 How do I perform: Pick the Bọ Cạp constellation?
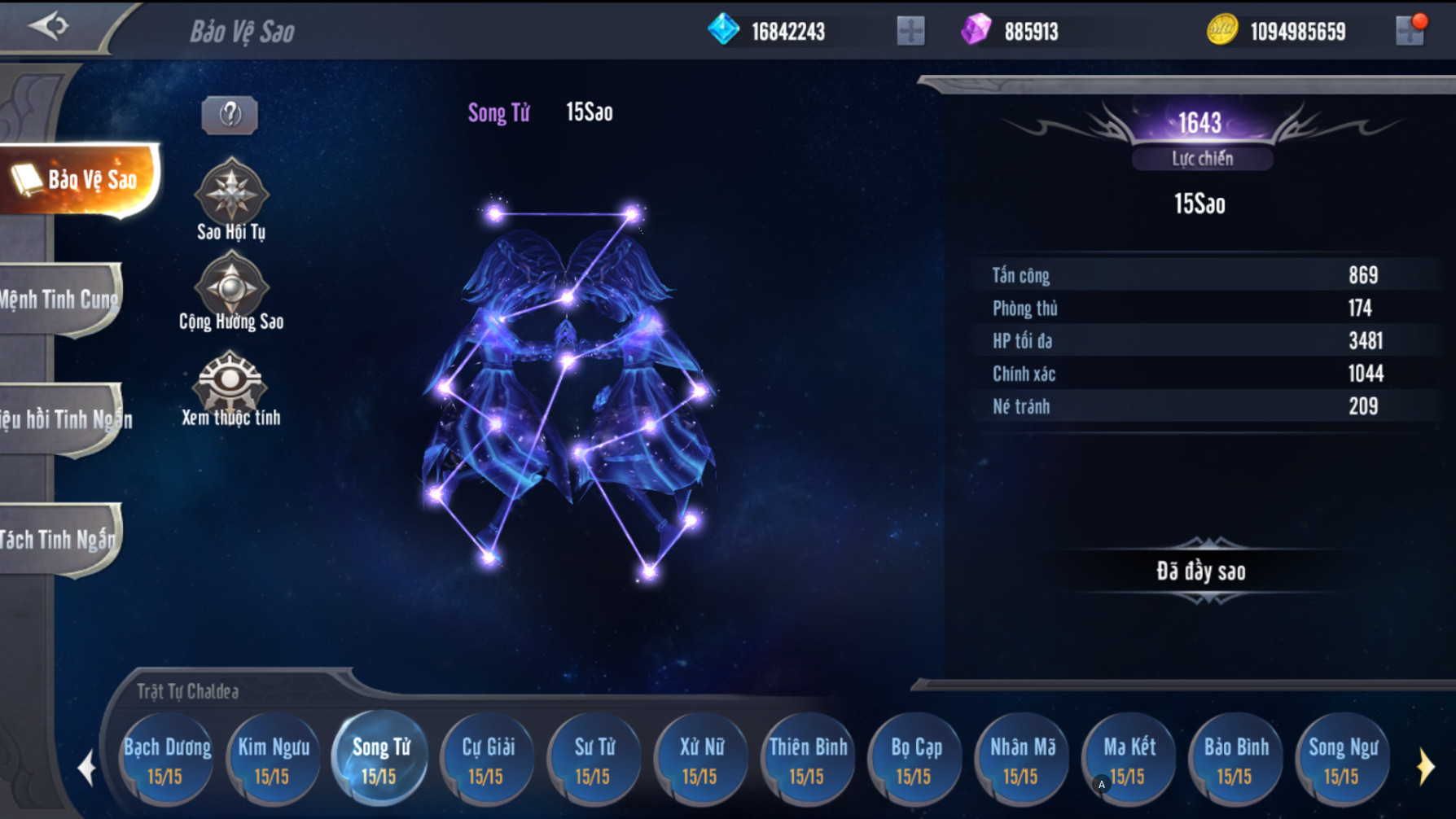tap(915, 760)
